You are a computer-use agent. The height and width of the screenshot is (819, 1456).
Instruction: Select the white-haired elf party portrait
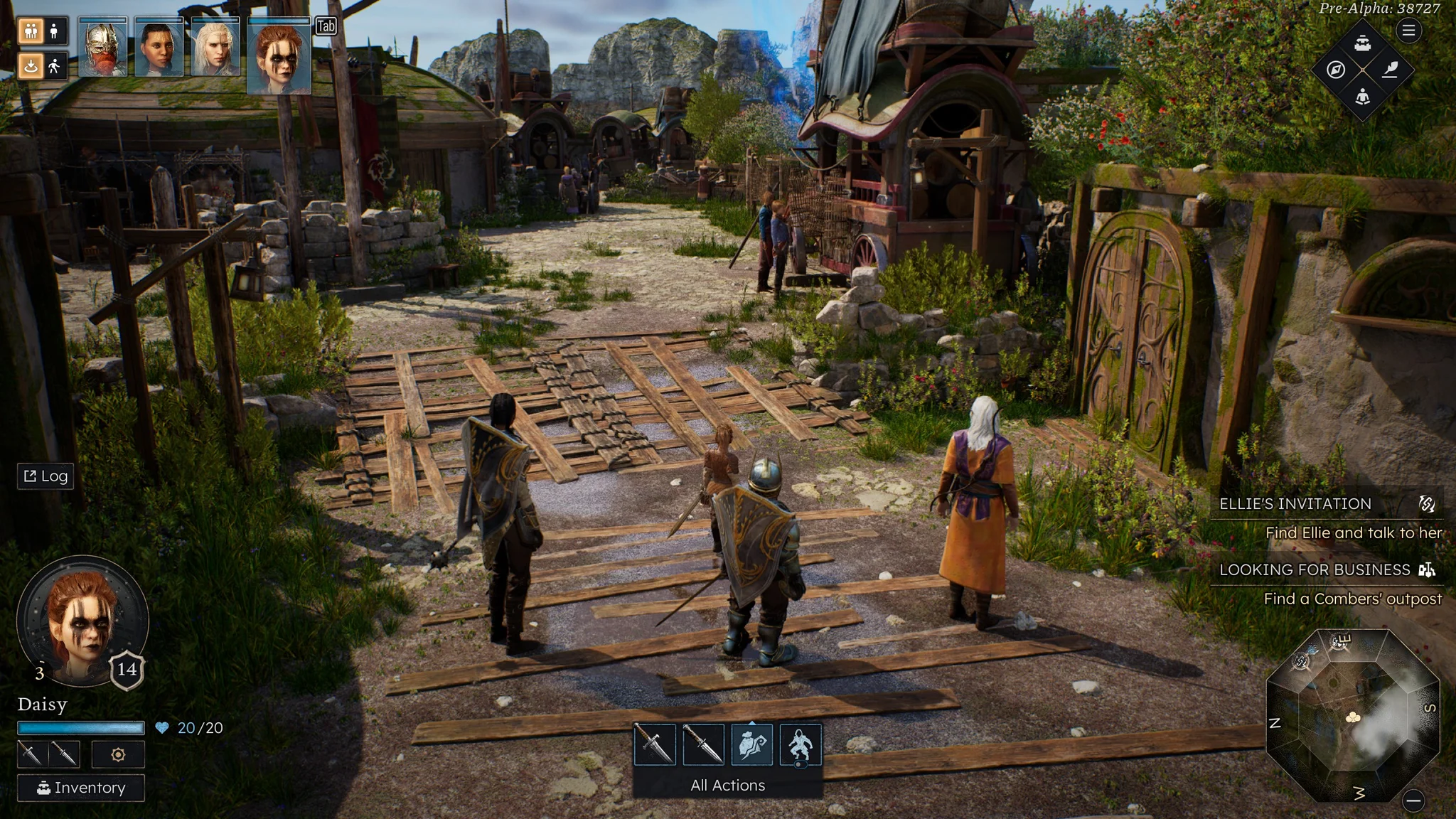(215, 48)
